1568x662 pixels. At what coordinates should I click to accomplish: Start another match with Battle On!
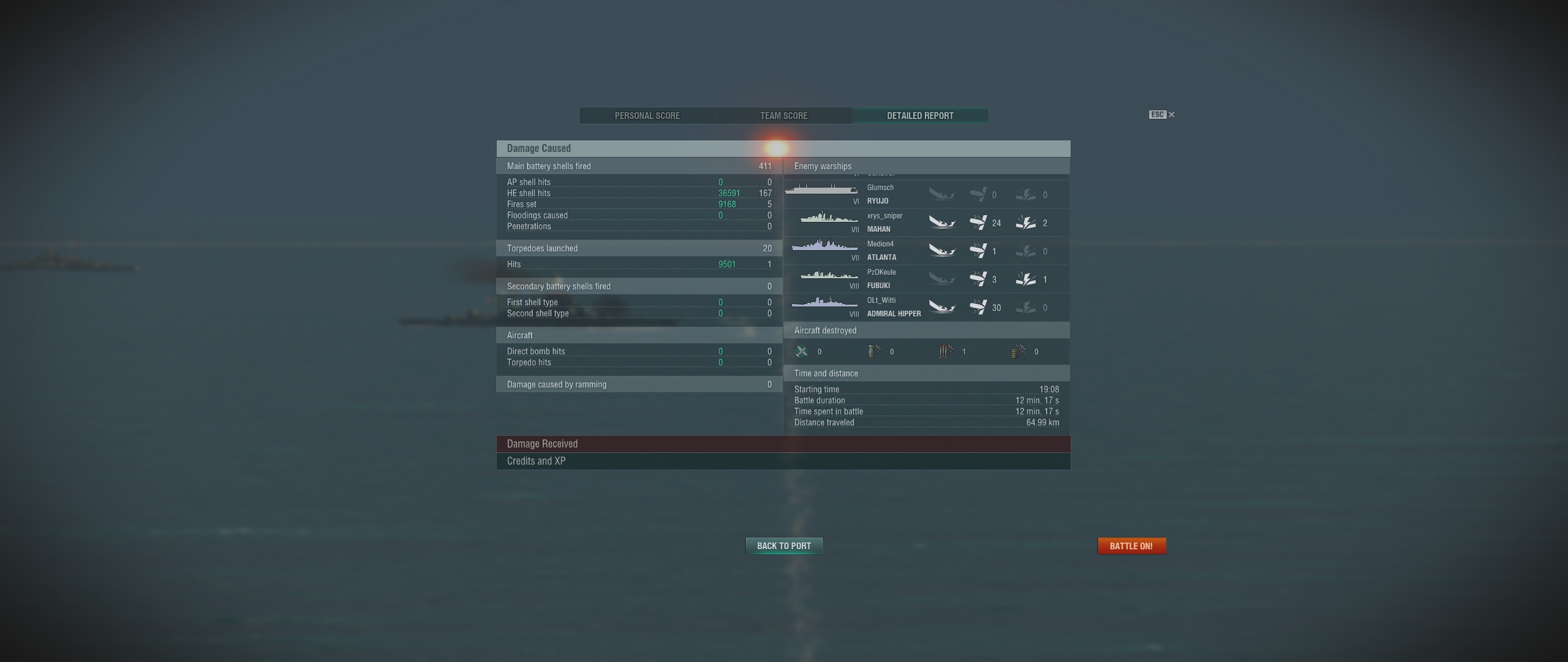tap(1131, 546)
